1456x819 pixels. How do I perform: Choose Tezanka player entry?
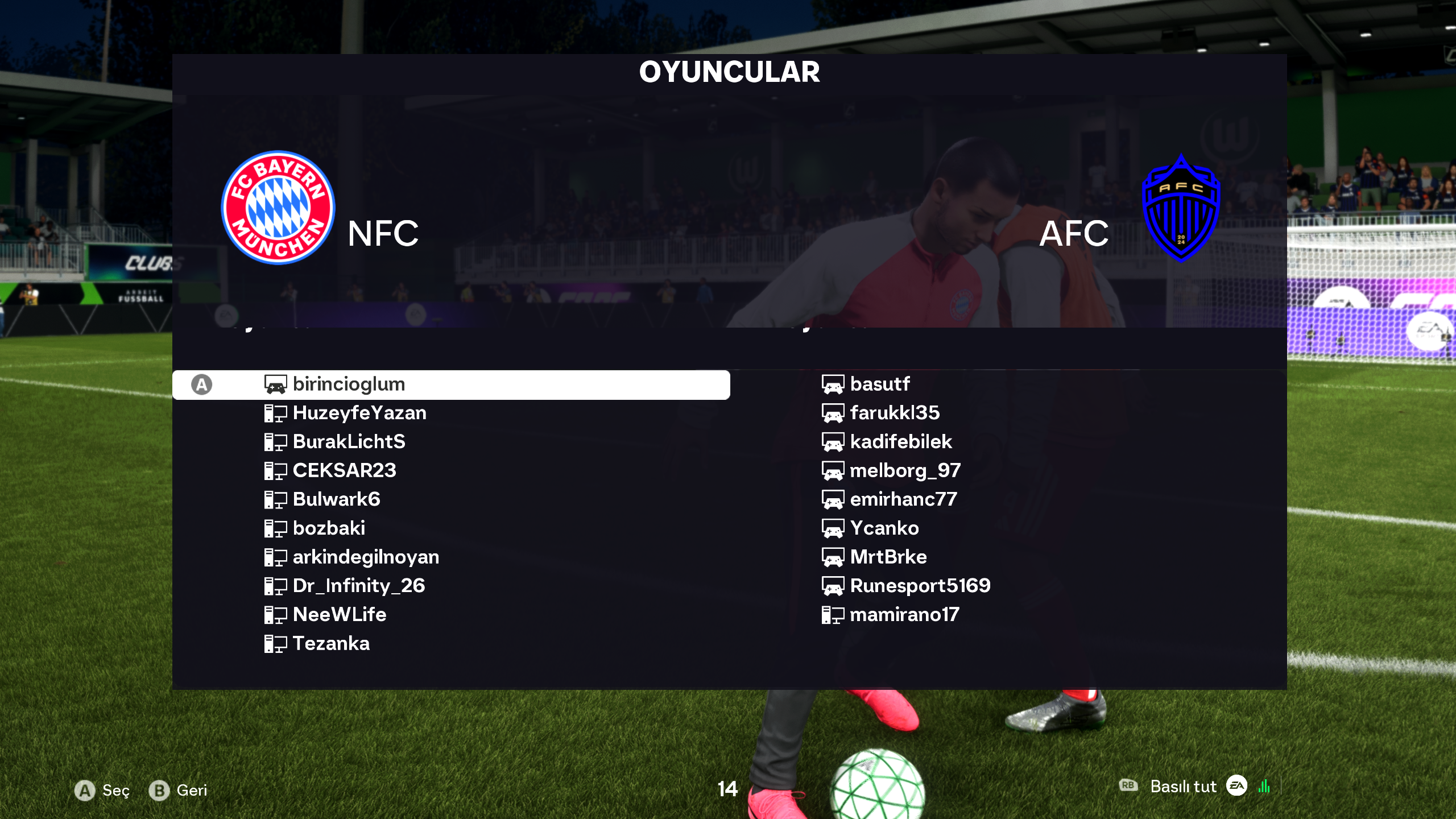click(331, 644)
